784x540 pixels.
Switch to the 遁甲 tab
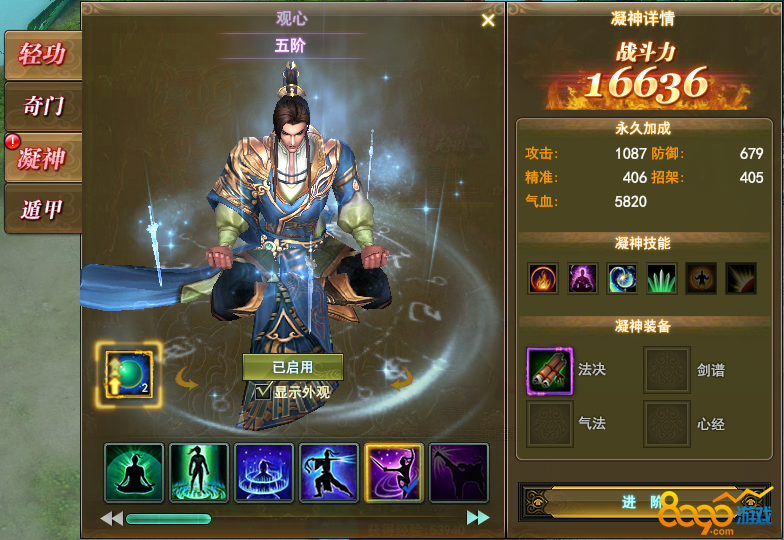pos(43,209)
